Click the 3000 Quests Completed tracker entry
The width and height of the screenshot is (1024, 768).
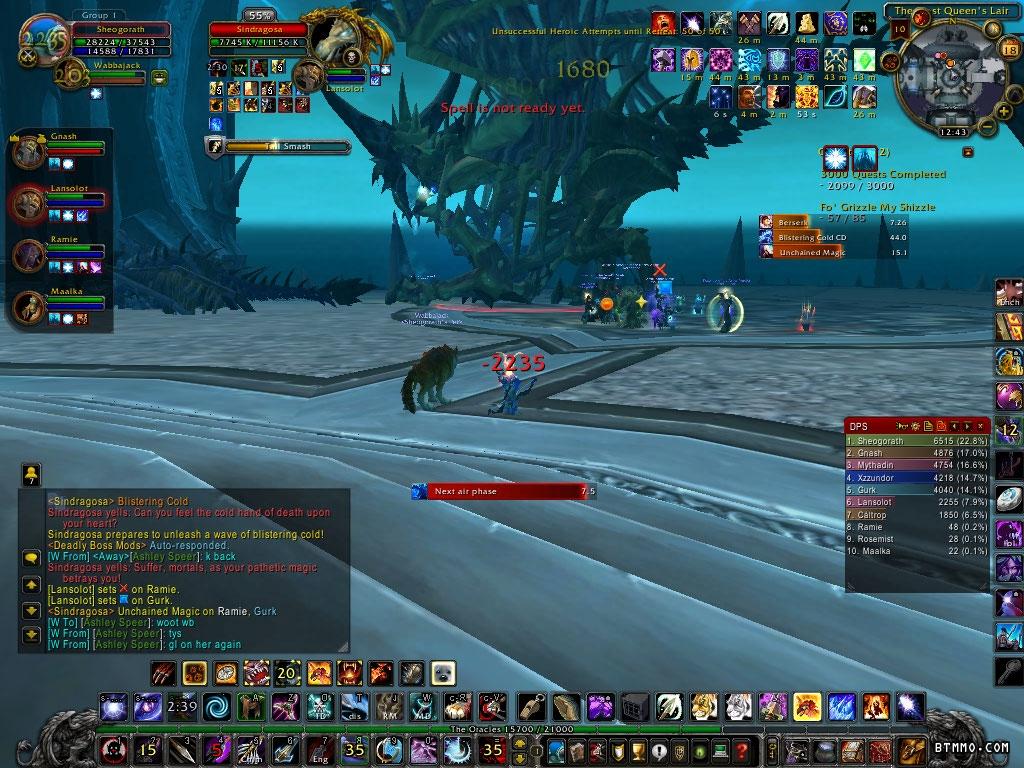883,175
